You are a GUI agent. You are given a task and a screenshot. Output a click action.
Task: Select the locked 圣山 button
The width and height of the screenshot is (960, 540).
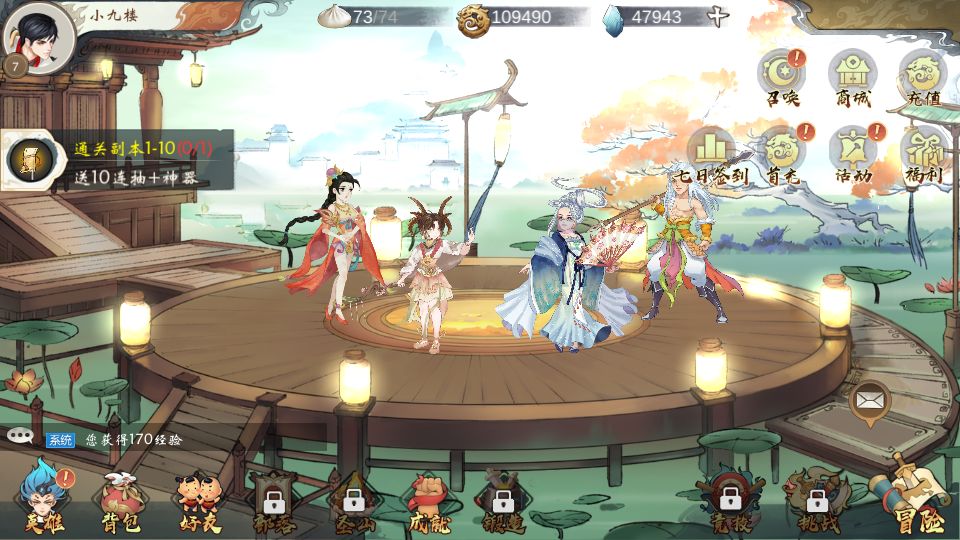click(352, 500)
